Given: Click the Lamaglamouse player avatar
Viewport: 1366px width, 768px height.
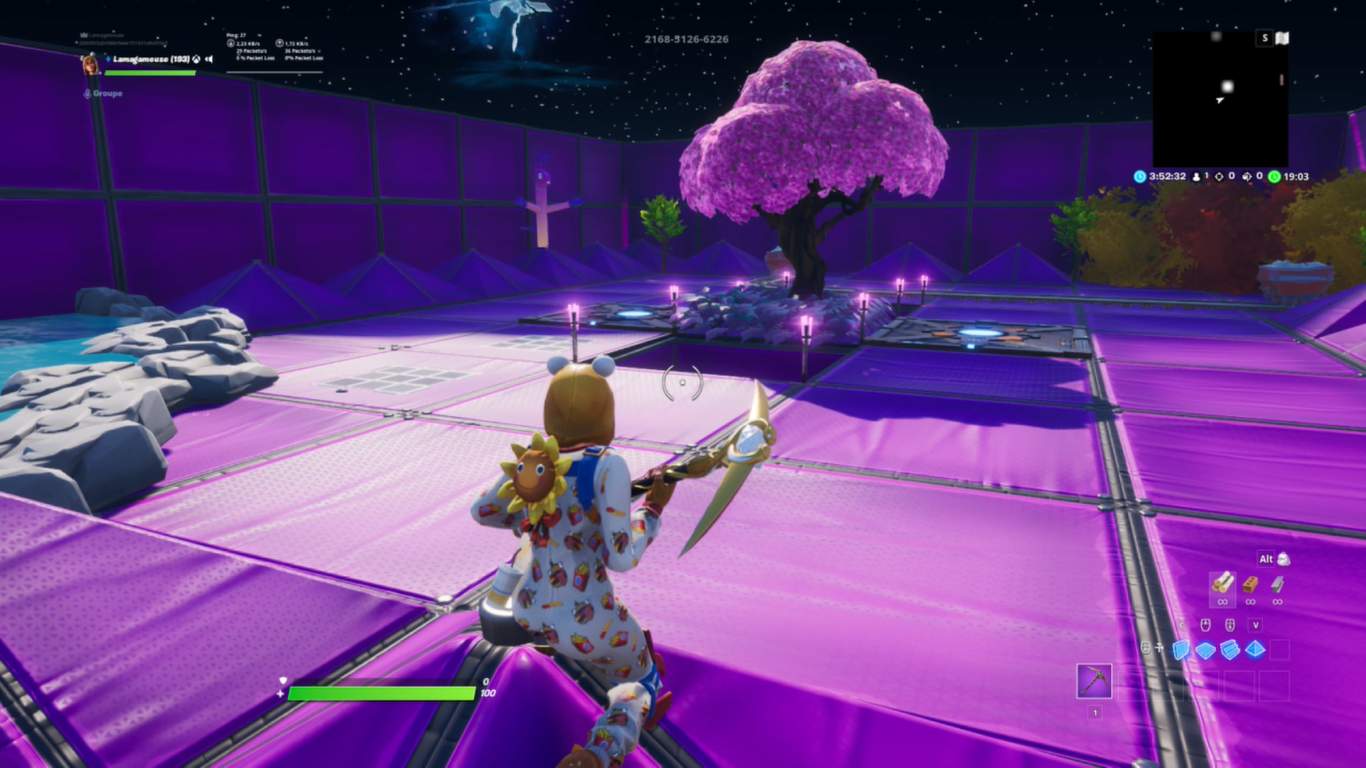Looking at the screenshot, I should click(91, 63).
